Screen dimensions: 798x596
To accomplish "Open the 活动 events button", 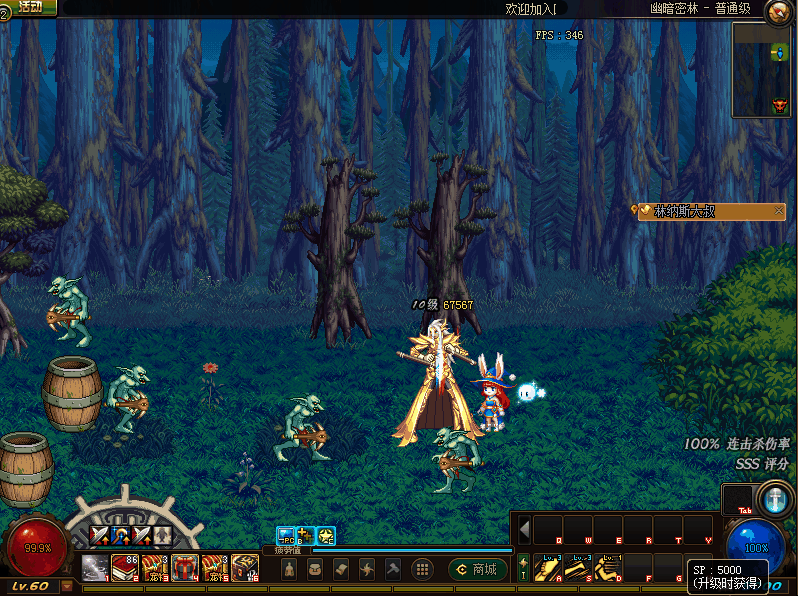I will [31, 7].
